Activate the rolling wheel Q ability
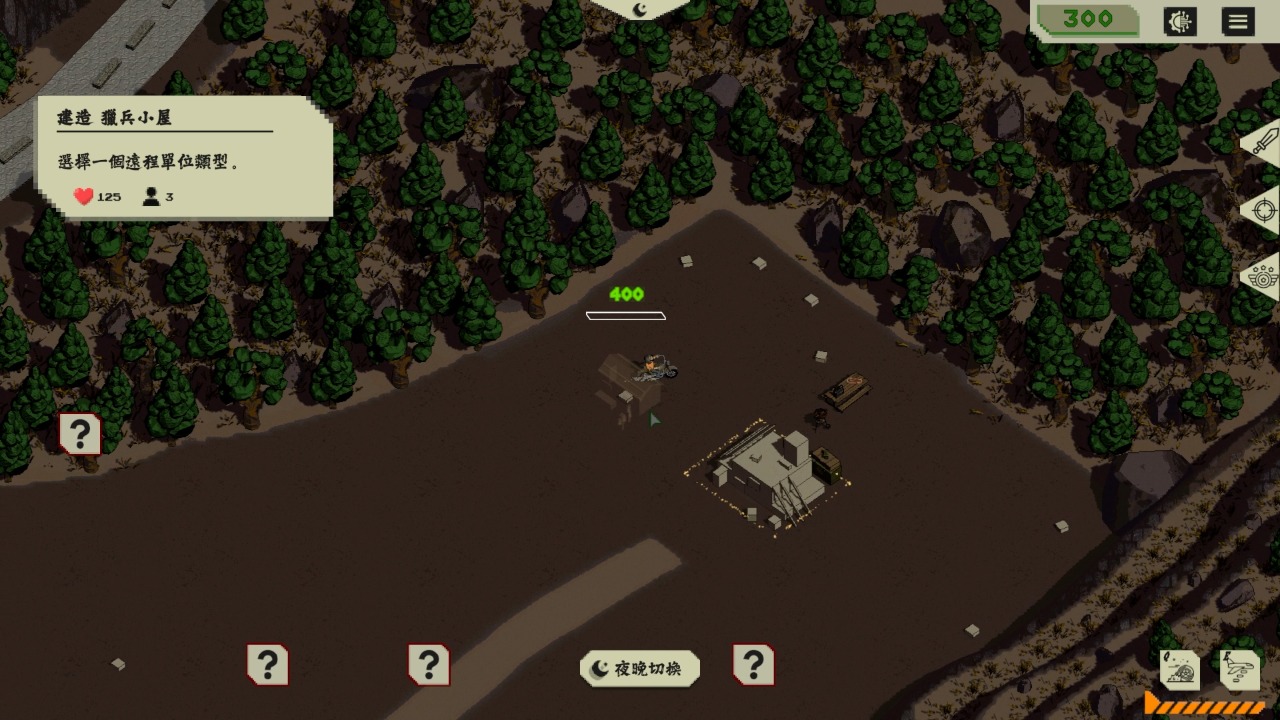The height and width of the screenshot is (720, 1280). (1180, 669)
